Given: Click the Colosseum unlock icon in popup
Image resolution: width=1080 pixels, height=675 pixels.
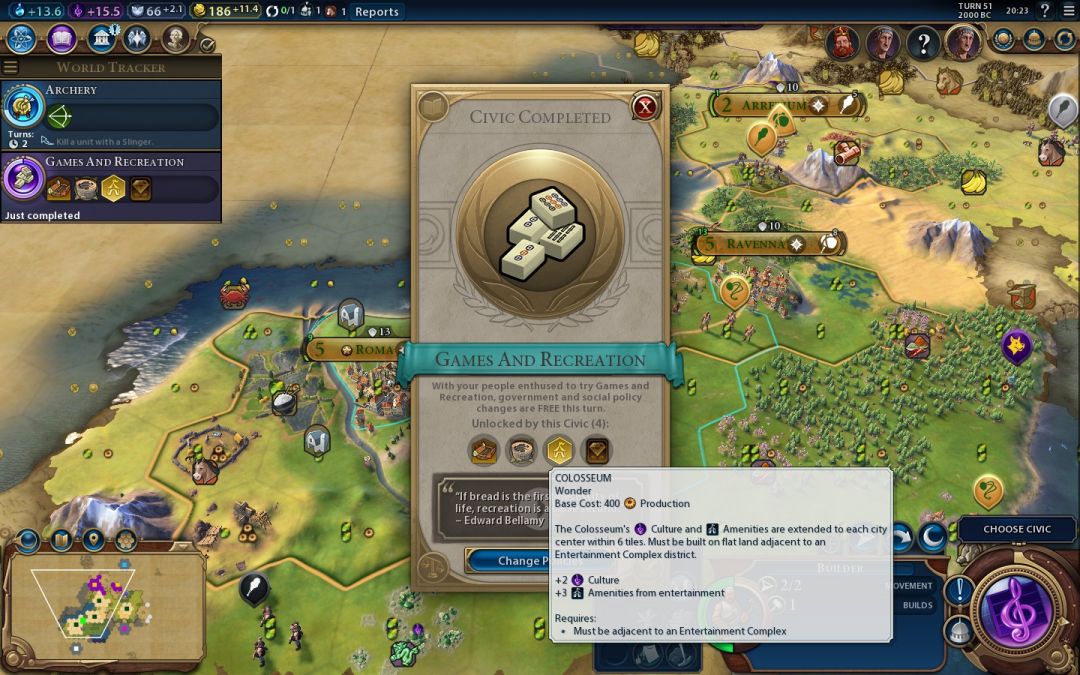Looking at the screenshot, I should [x=521, y=451].
